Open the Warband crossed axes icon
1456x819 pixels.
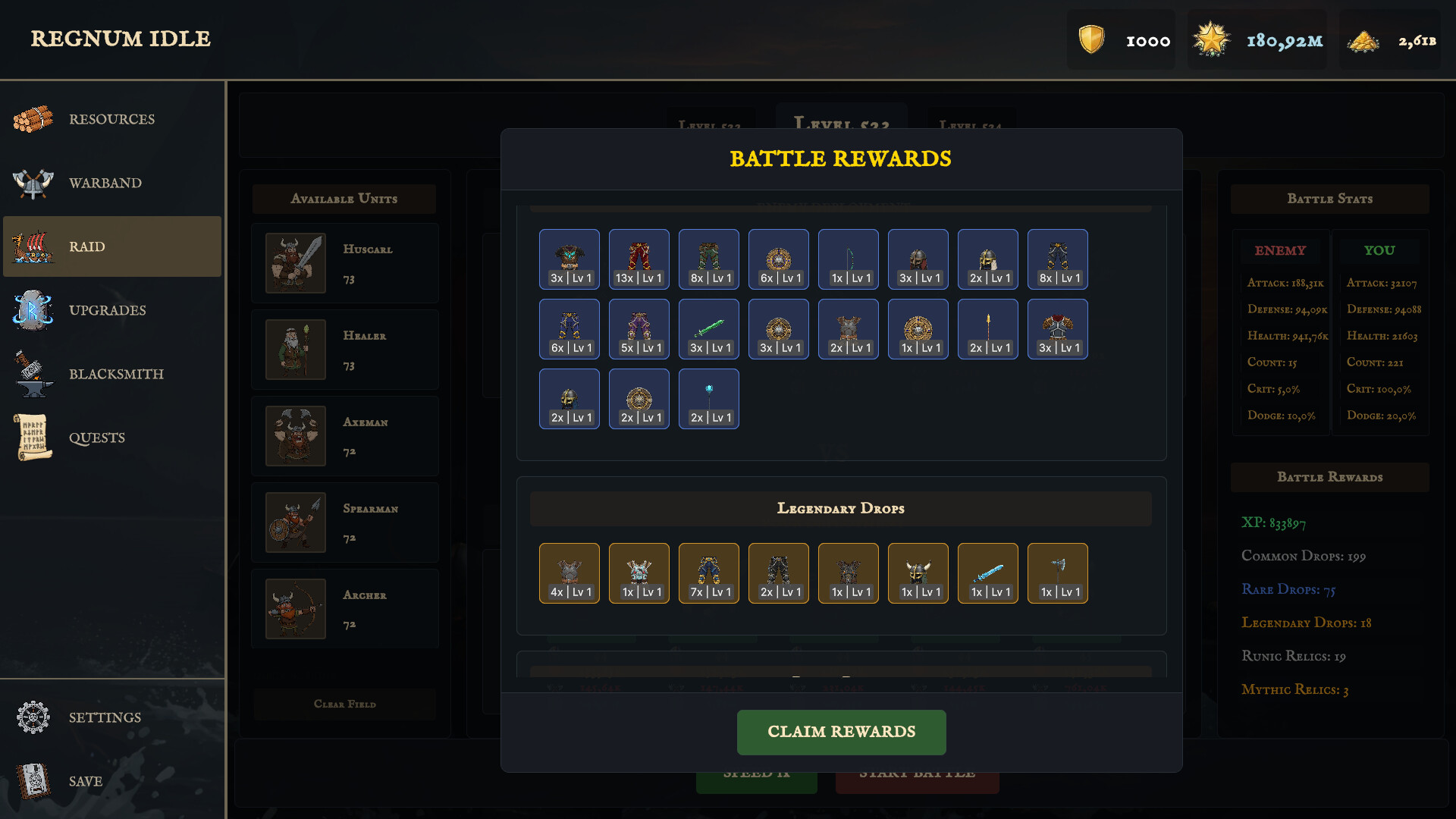(x=32, y=183)
